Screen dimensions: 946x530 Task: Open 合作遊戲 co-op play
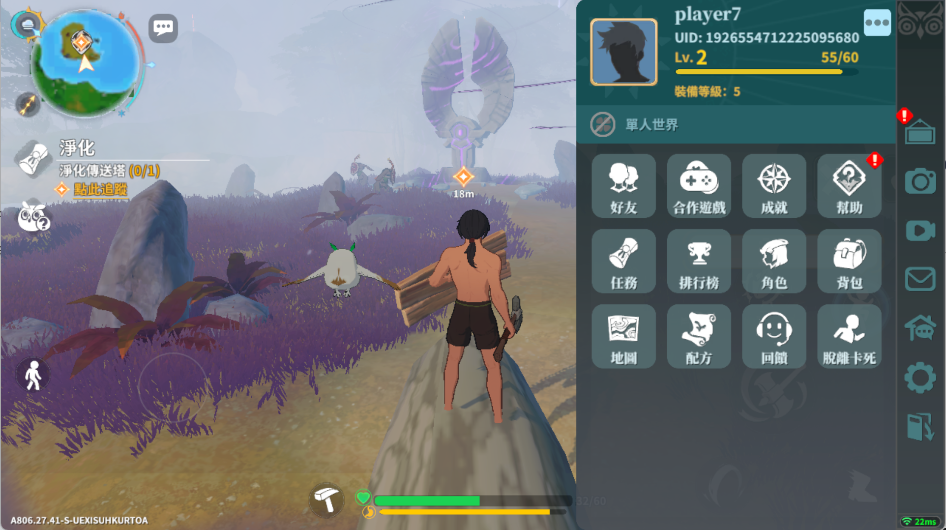click(x=699, y=186)
